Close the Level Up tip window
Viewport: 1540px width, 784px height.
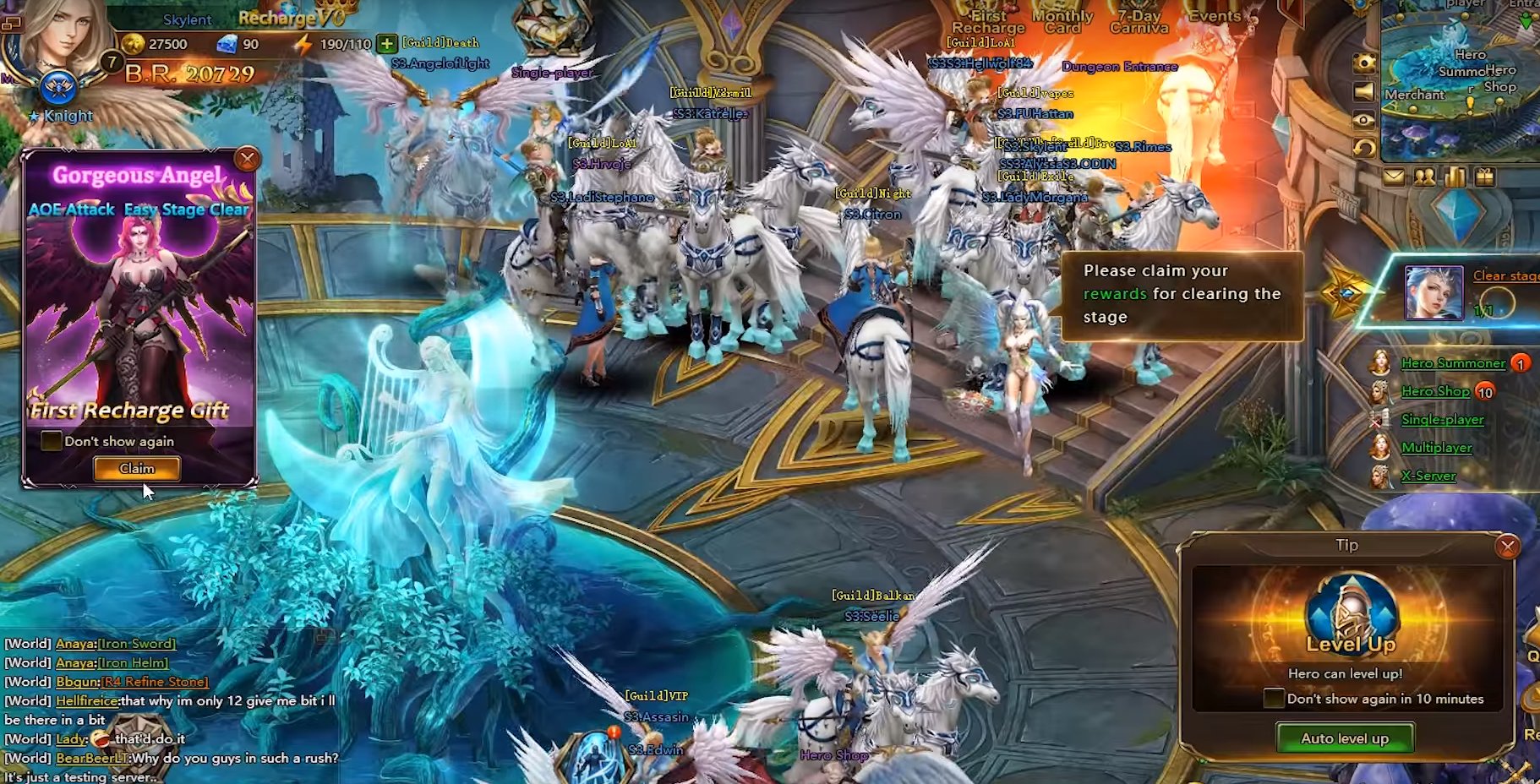pos(1506,547)
